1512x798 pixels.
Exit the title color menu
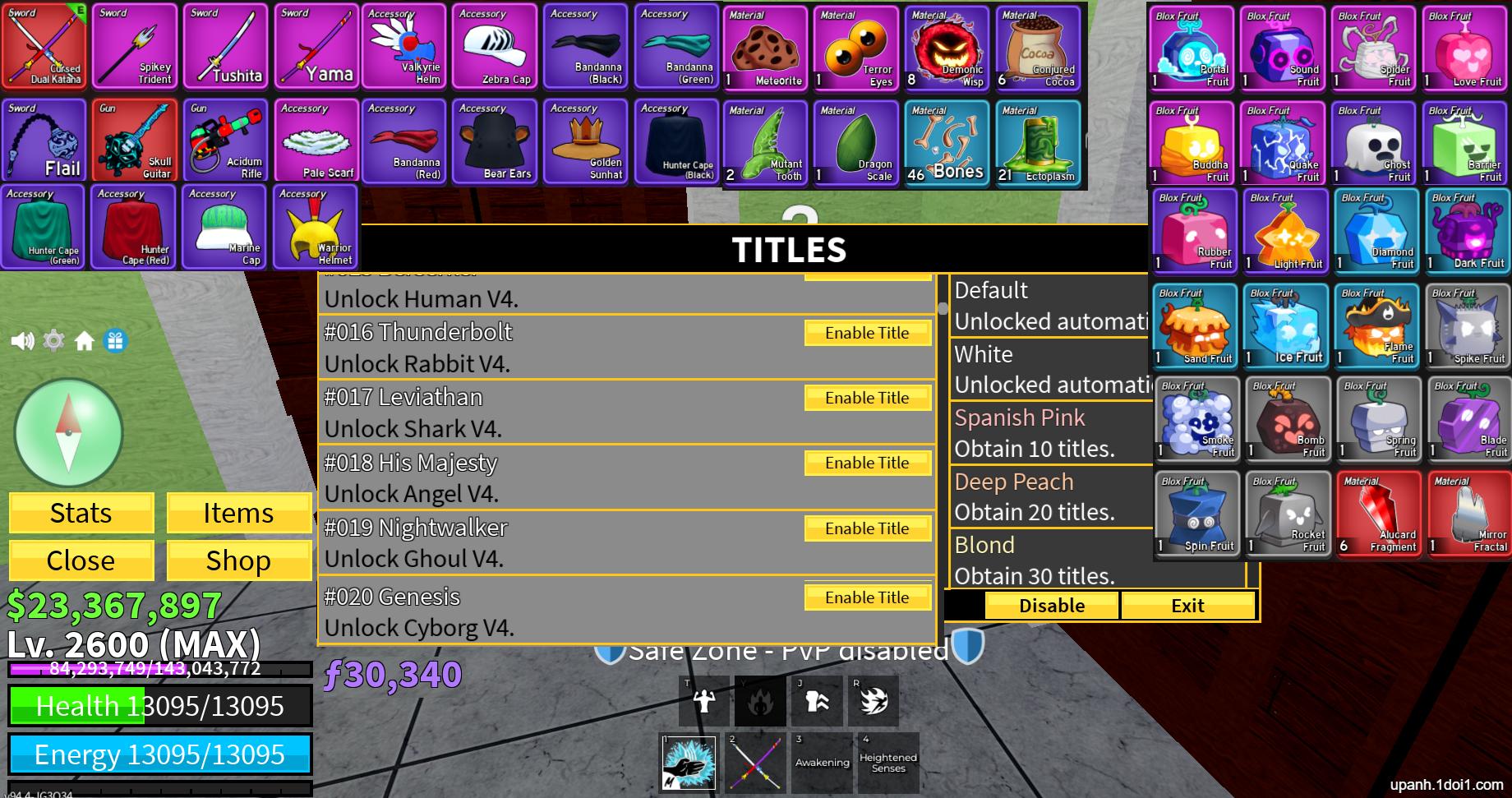[1187, 605]
